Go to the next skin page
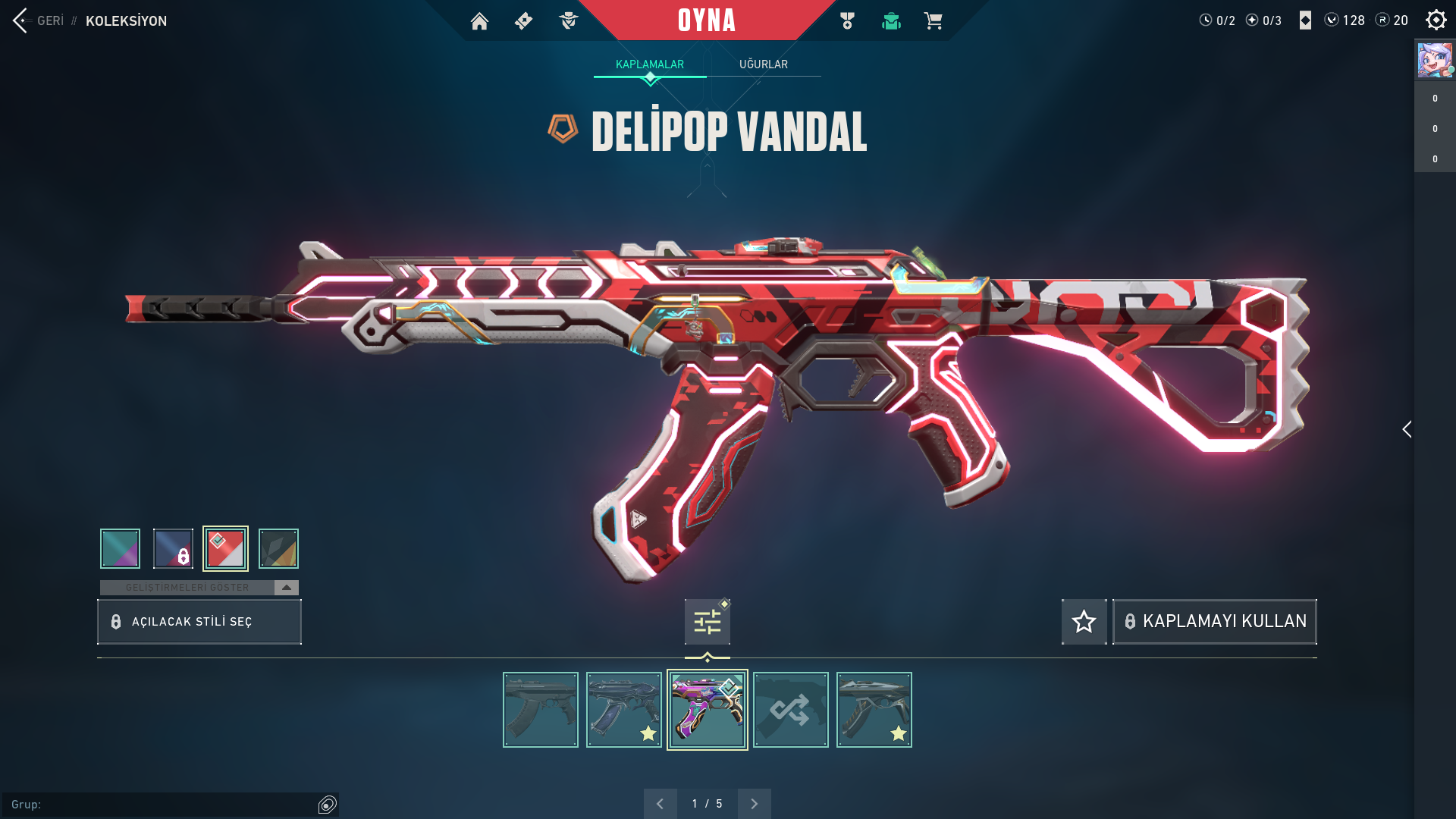The image size is (1456, 819). click(754, 804)
